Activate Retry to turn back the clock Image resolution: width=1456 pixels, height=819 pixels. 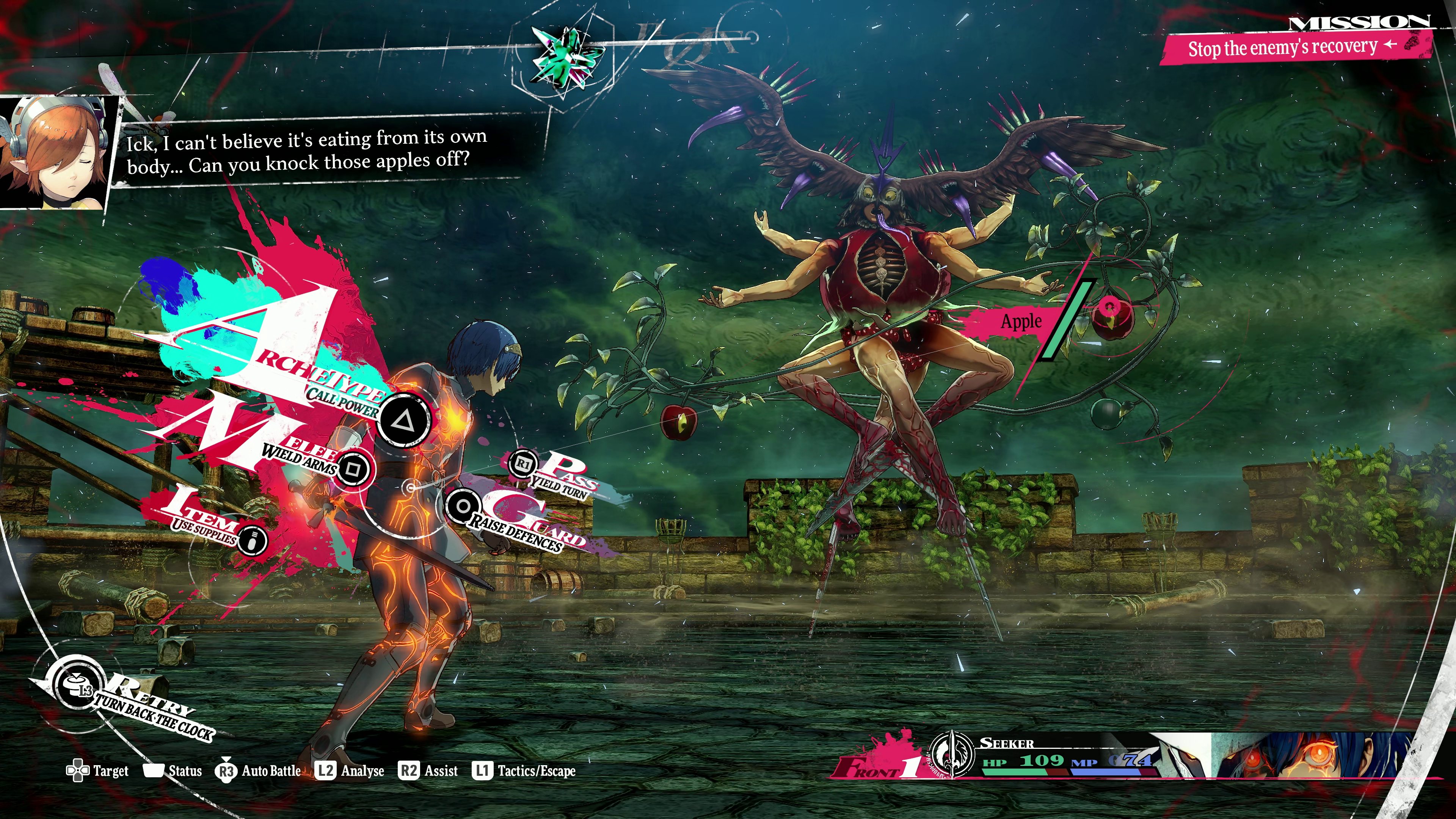point(77,686)
